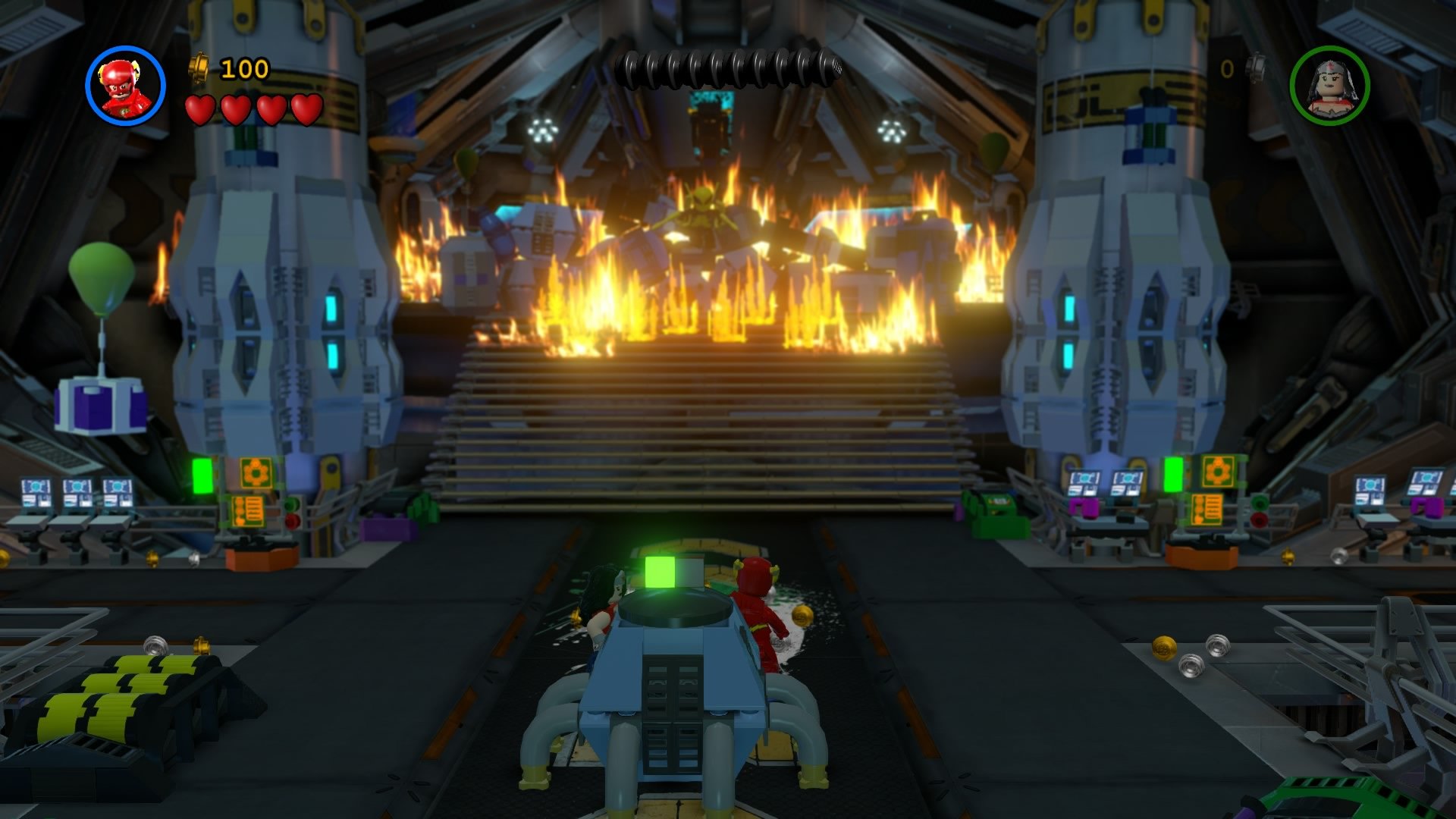Select the gold stud coin icon

pyautogui.click(x=199, y=69)
